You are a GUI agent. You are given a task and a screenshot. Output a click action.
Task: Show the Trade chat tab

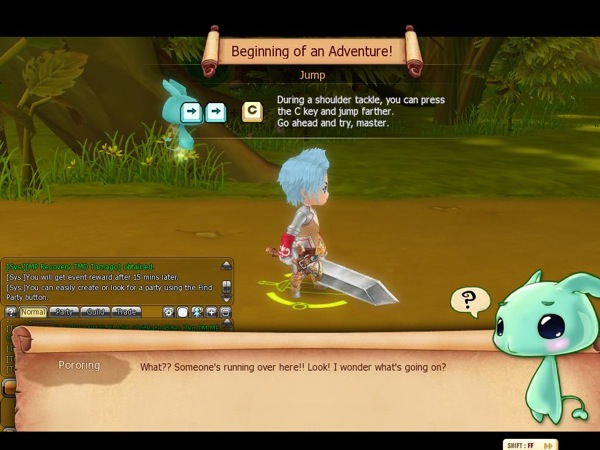[x=125, y=312]
